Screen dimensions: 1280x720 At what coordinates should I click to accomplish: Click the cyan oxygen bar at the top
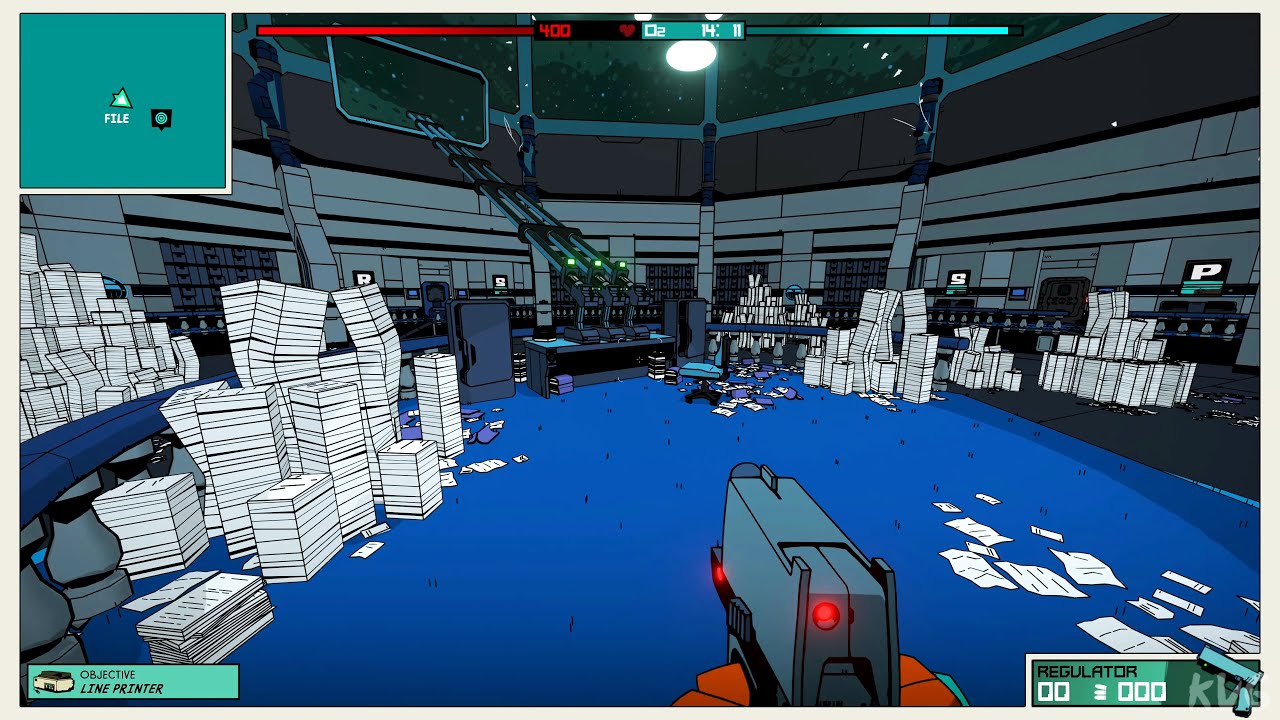tap(880, 31)
